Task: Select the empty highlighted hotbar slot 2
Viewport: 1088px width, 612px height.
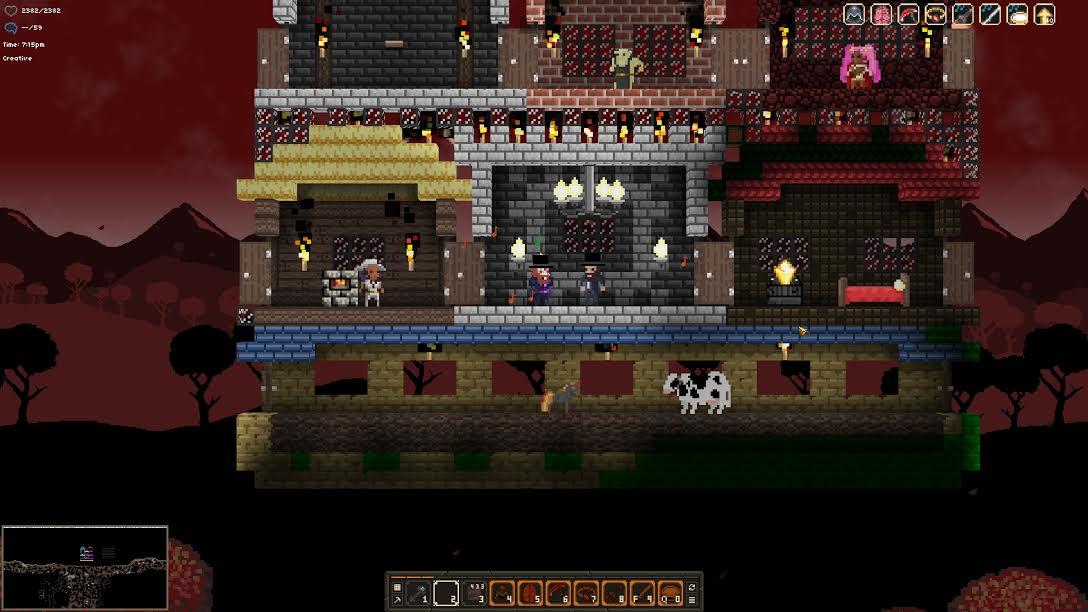Action: pos(447,591)
